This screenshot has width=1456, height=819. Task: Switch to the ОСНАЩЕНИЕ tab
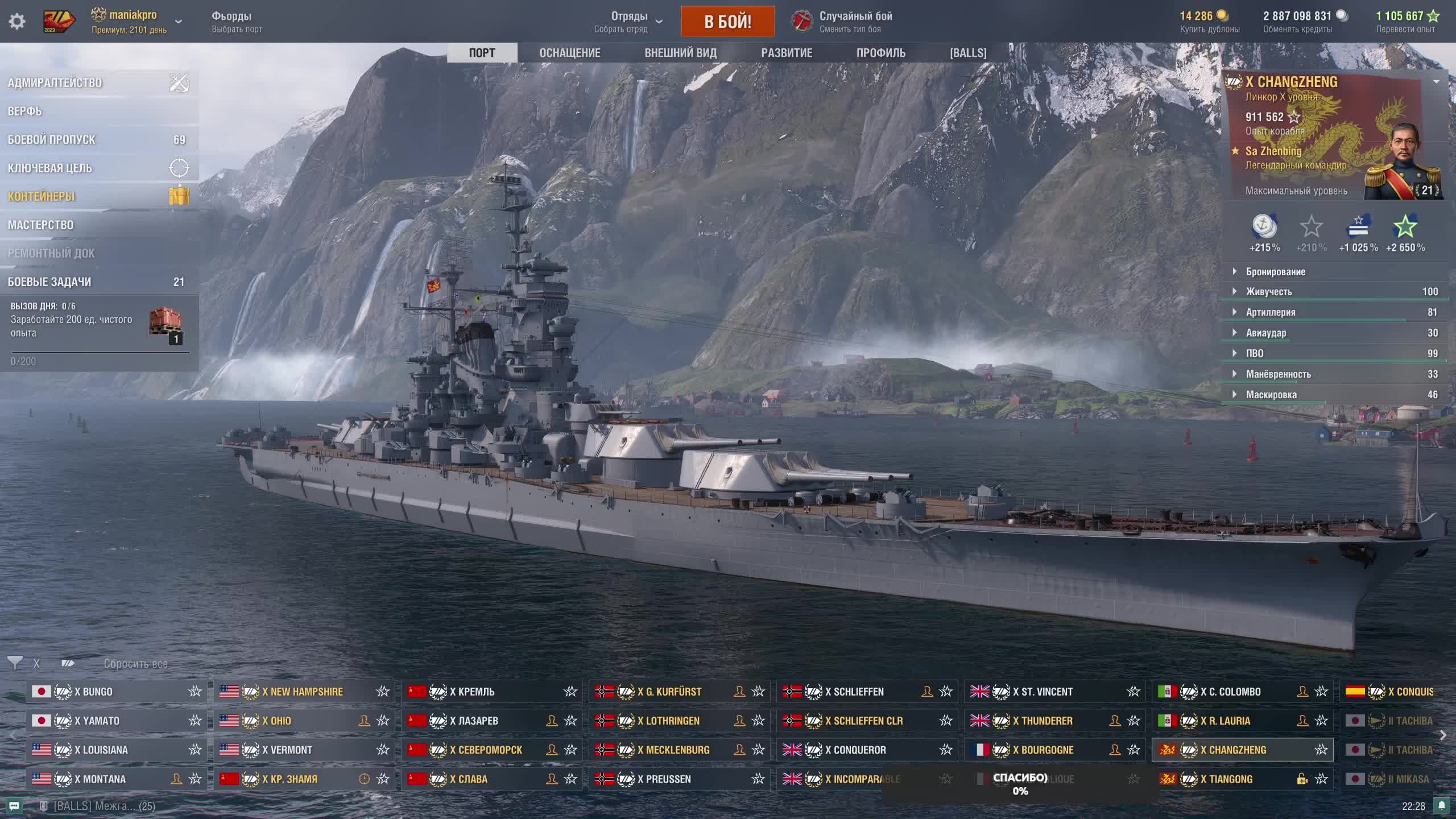(570, 53)
